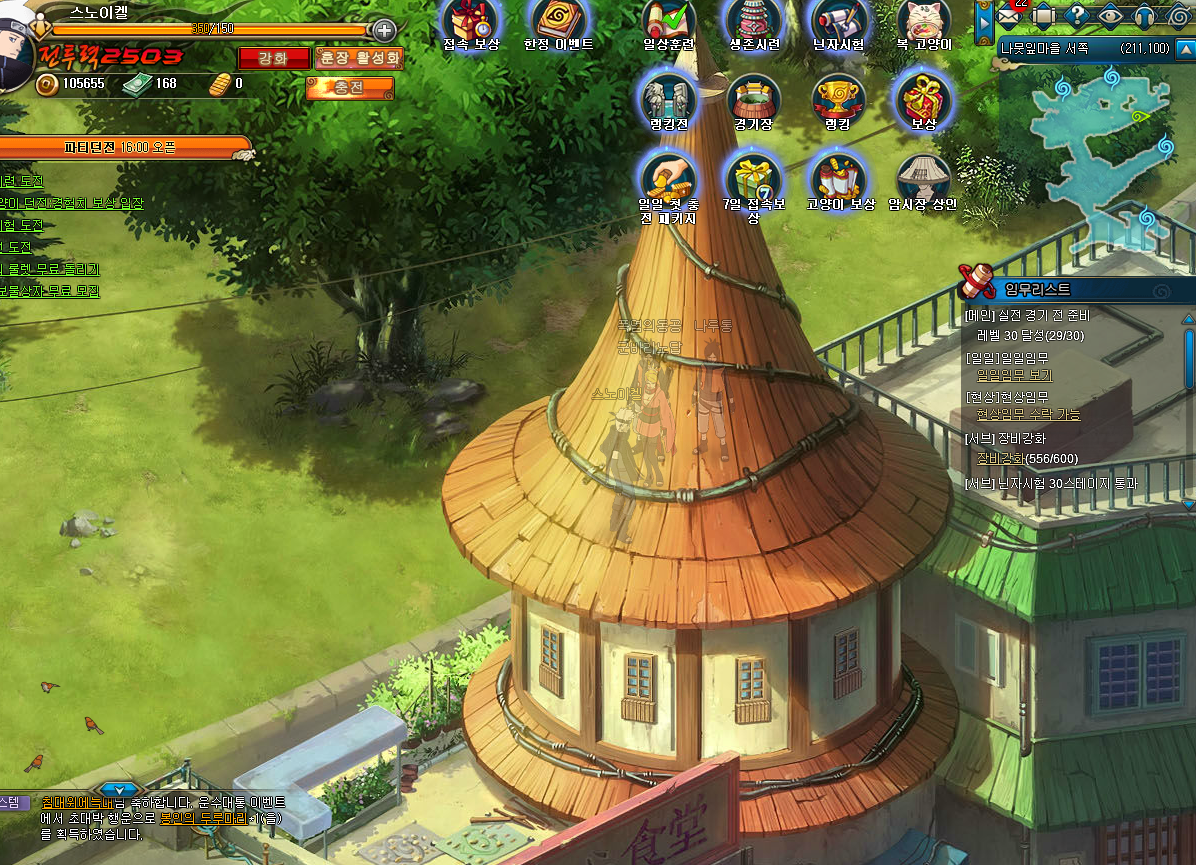Open the 랭킹전 ranked battle icon
Image resolution: width=1196 pixels, height=865 pixels.
(668, 98)
